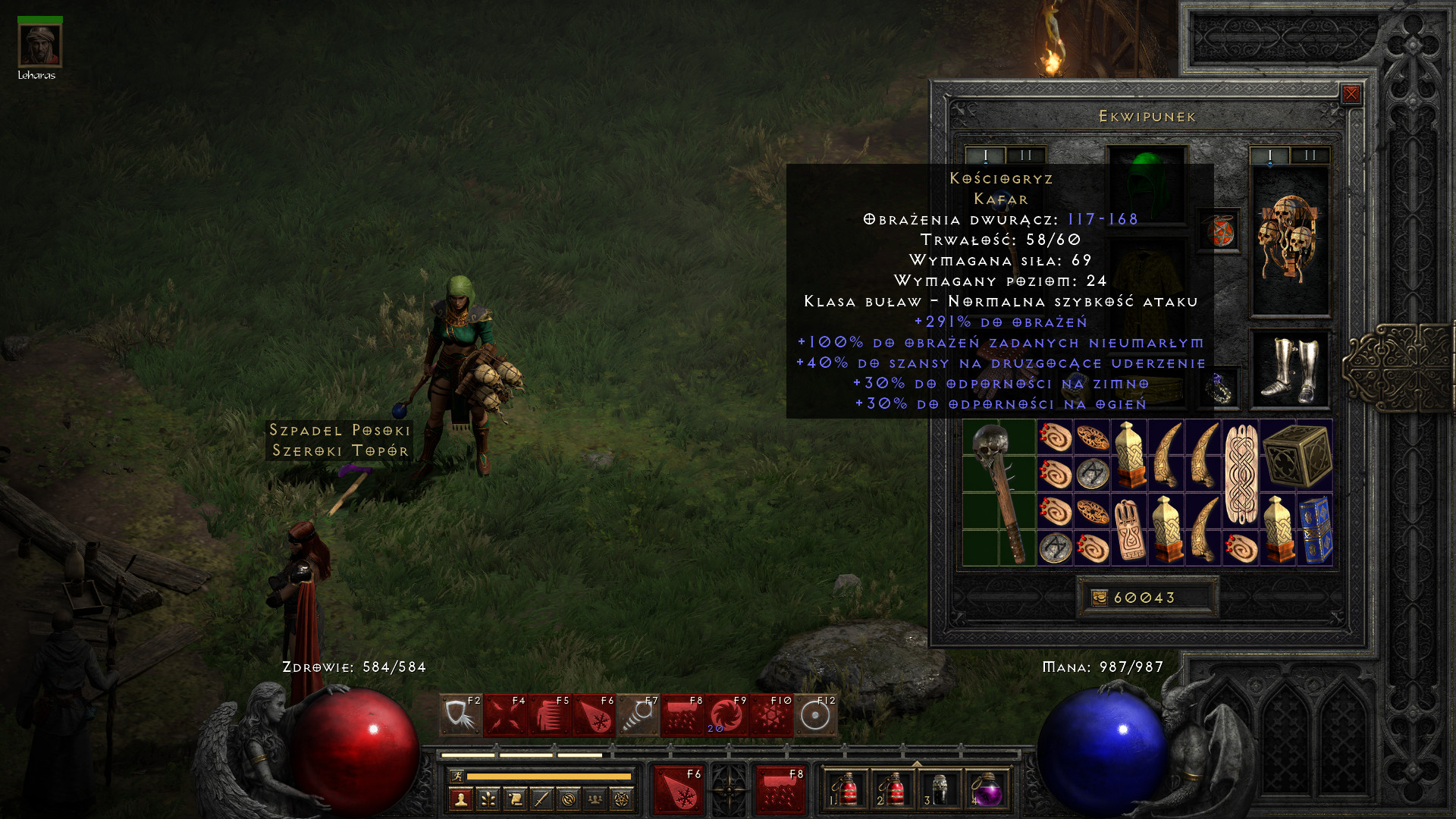This screenshot has width=1456, height=819.
Task: Select the equipped green cap helmet slot
Action: pos(1147,184)
